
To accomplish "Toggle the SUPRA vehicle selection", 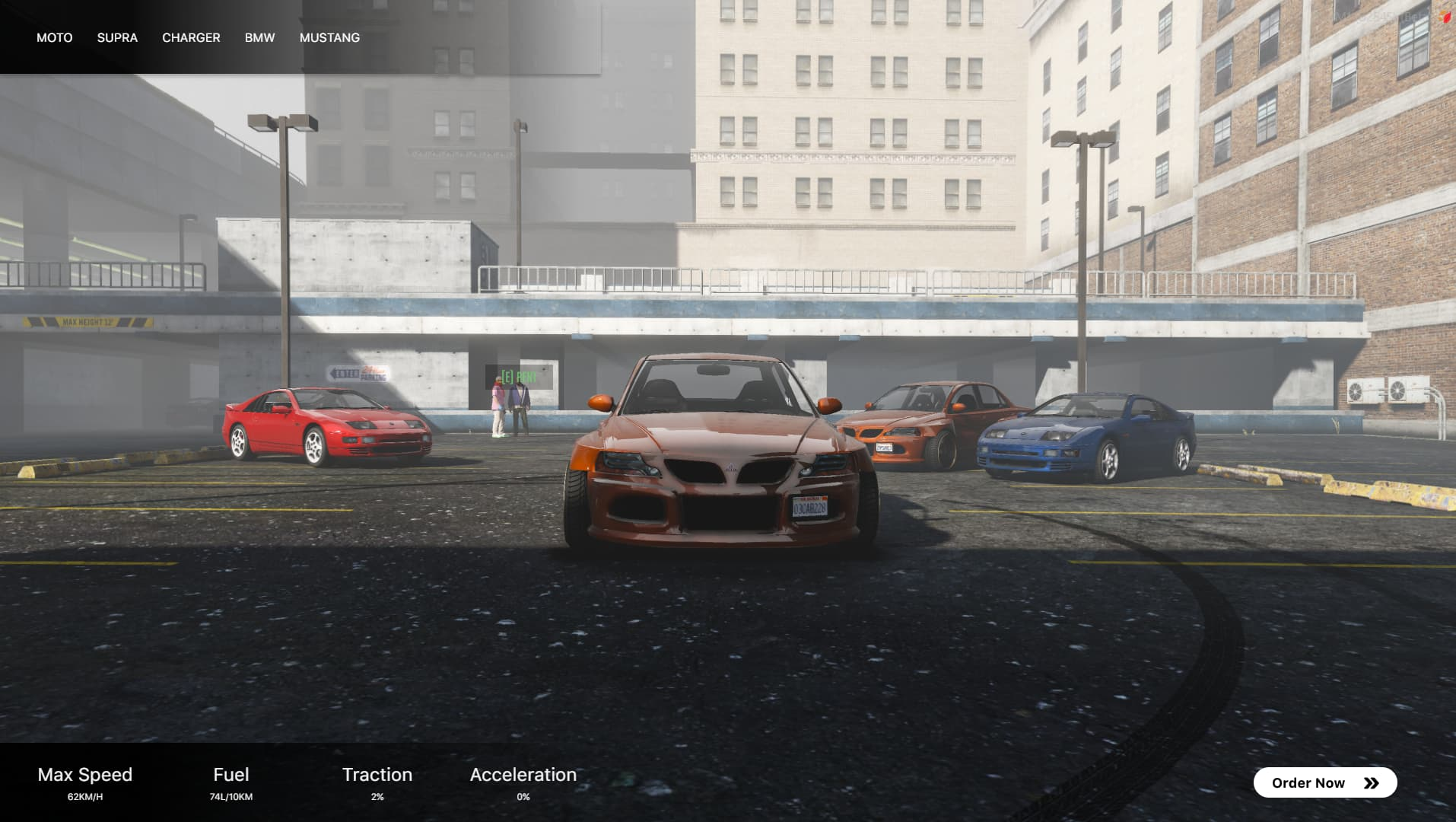I will pyautogui.click(x=117, y=37).
